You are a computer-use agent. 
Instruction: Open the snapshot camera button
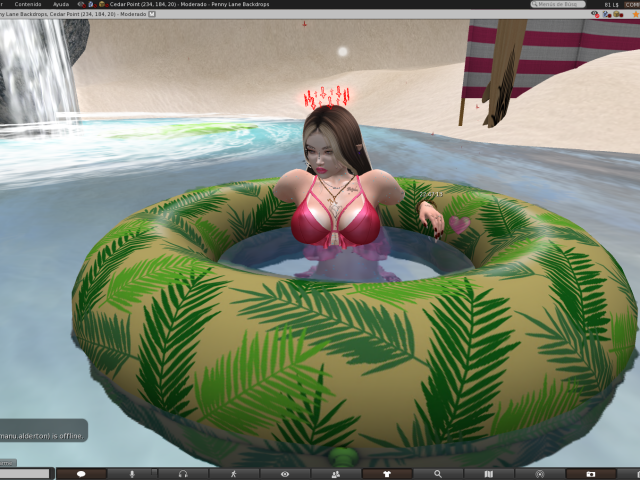coord(591,474)
